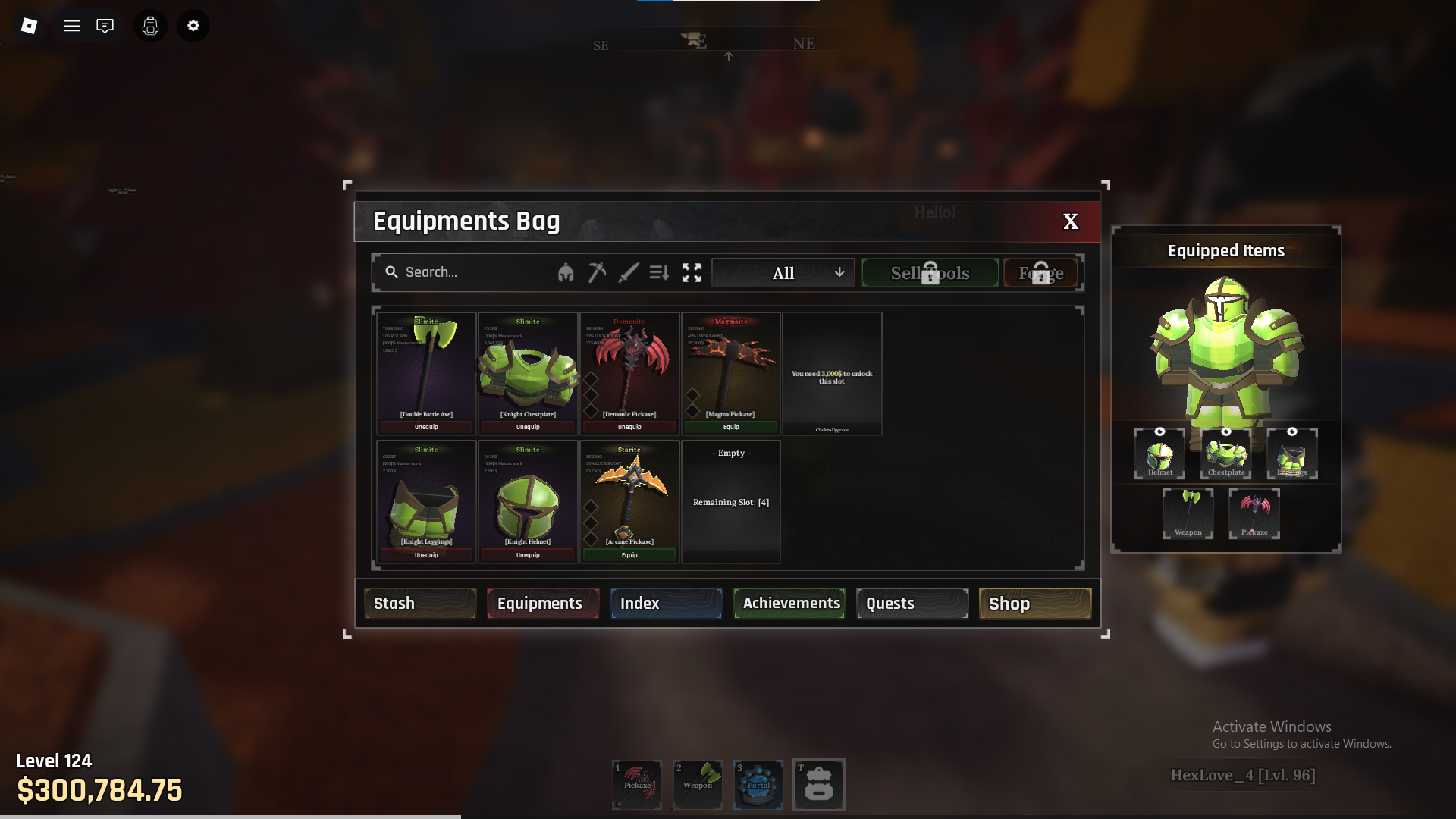Click the expand arrows icon
Viewport: 1456px width, 819px height.
pyautogui.click(x=692, y=272)
